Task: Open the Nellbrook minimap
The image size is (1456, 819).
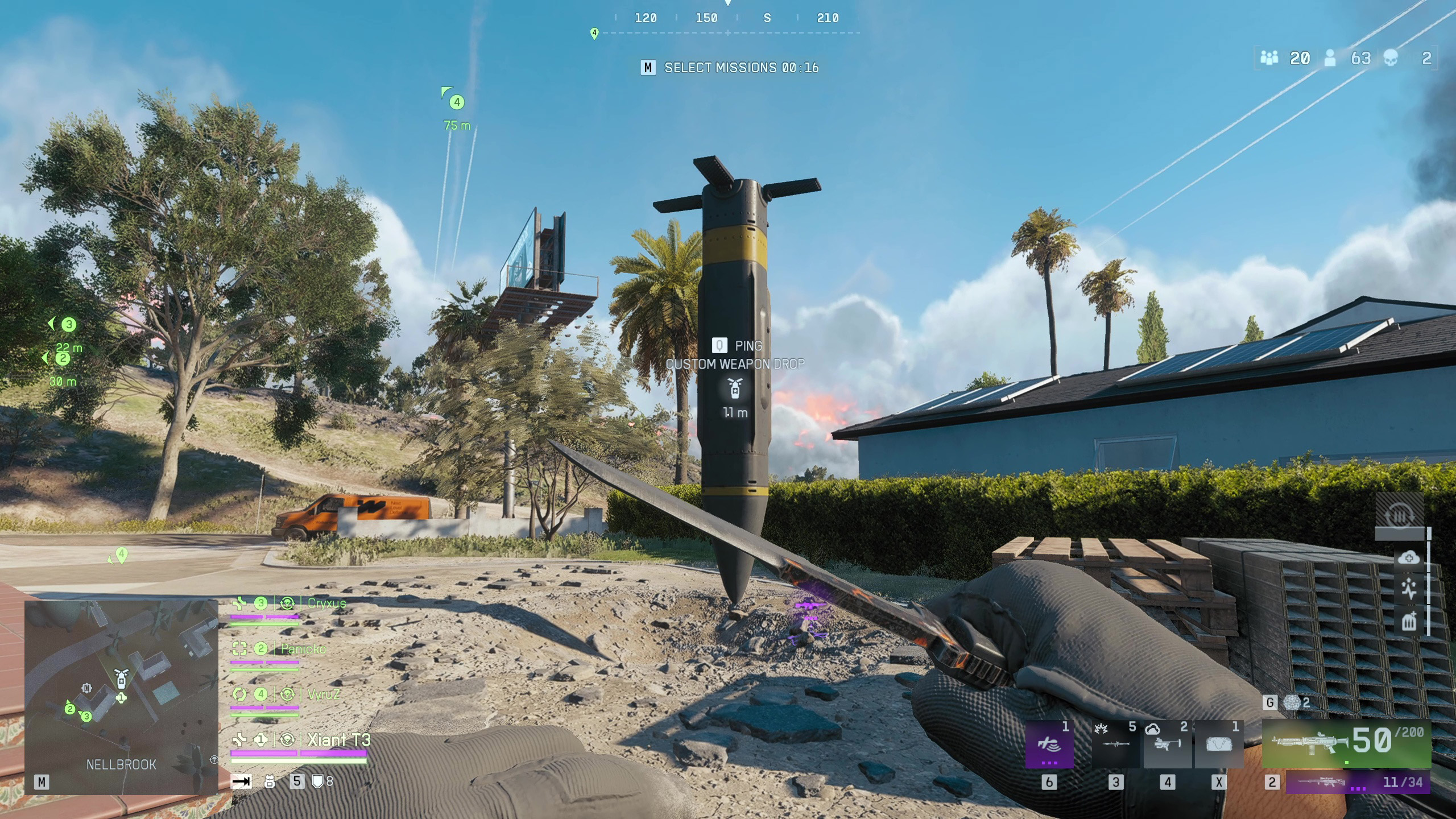Action: pyautogui.click(x=121, y=697)
